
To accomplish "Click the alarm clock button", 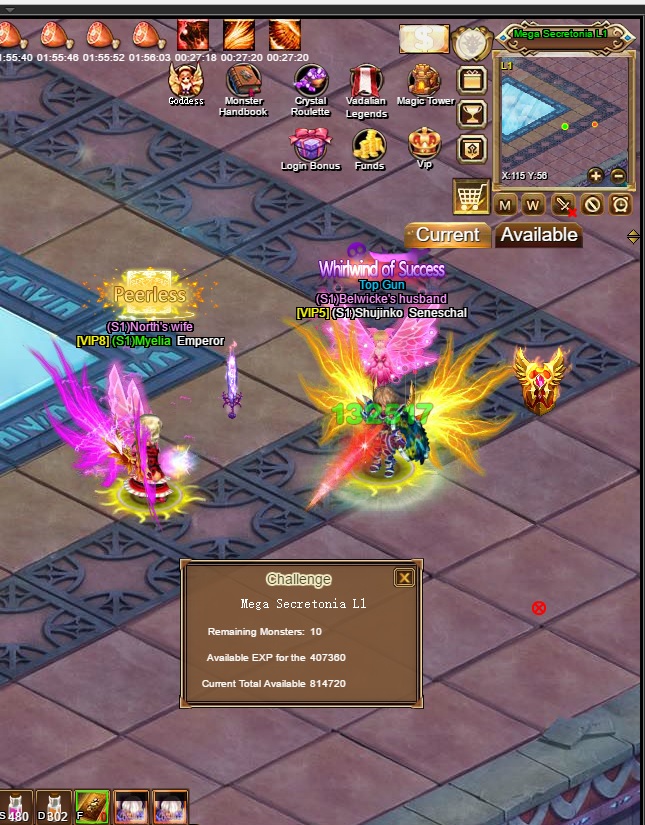I will (x=621, y=205).
